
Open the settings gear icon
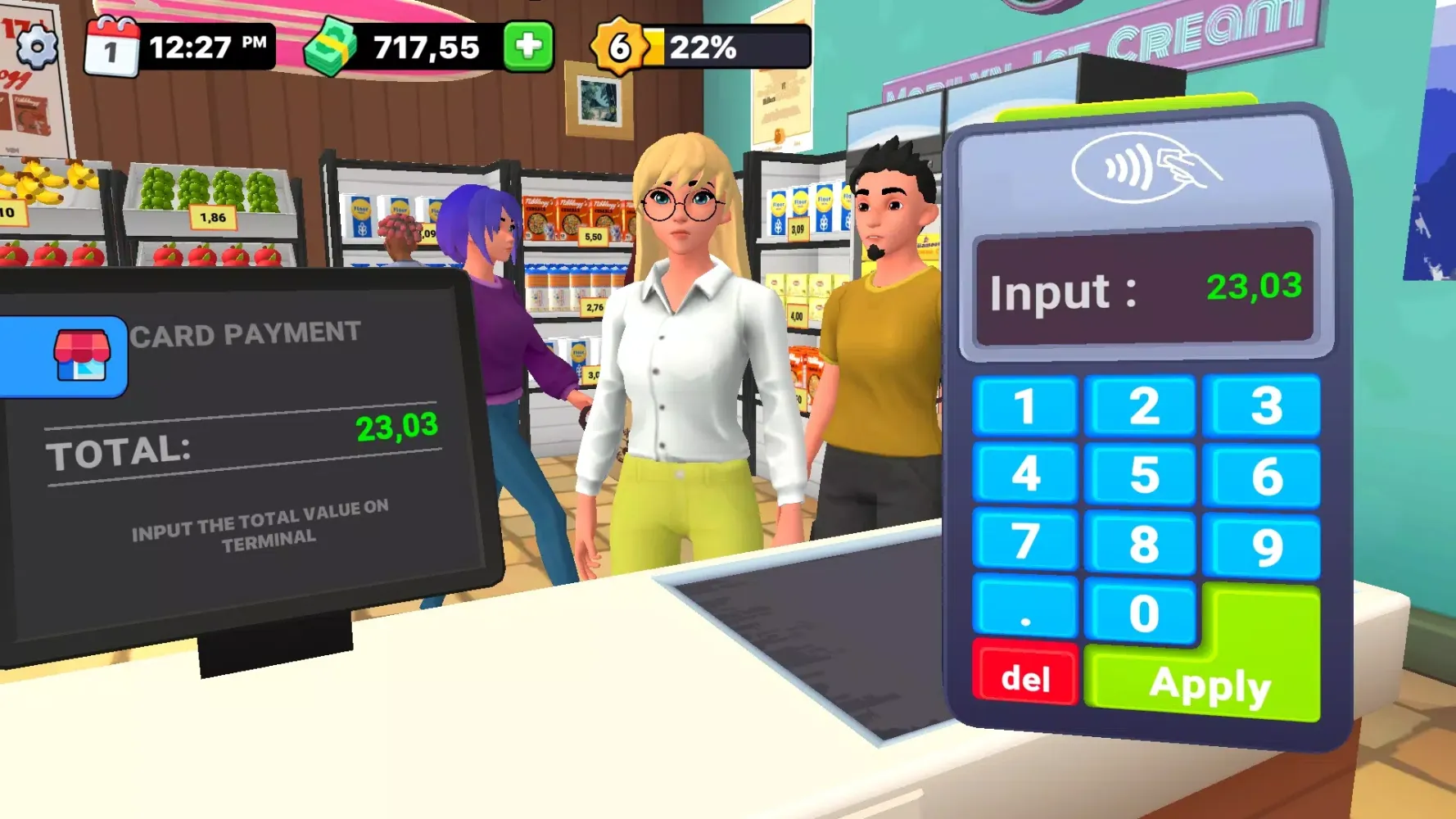(37, 47)
